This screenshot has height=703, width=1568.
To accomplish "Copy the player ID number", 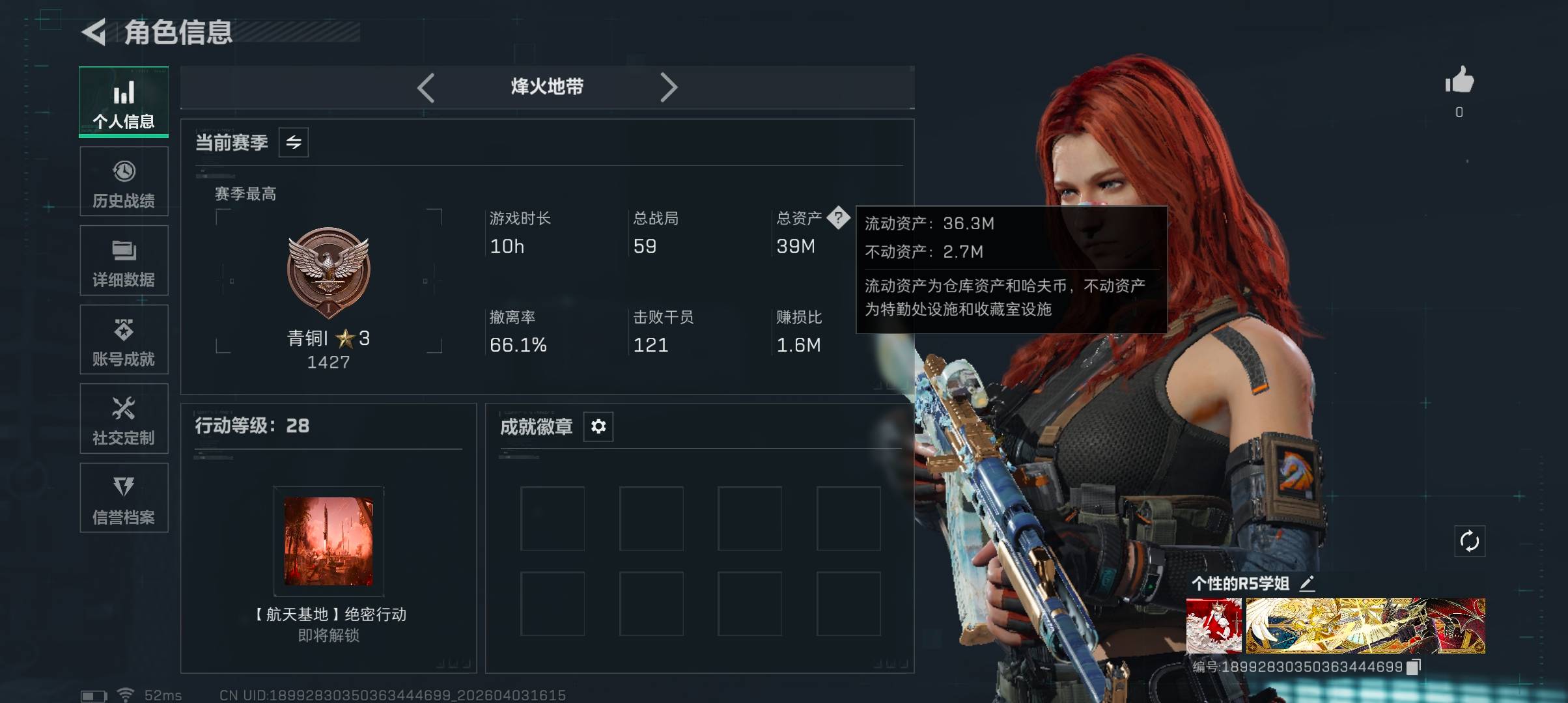I will (x=1414, y=667).
